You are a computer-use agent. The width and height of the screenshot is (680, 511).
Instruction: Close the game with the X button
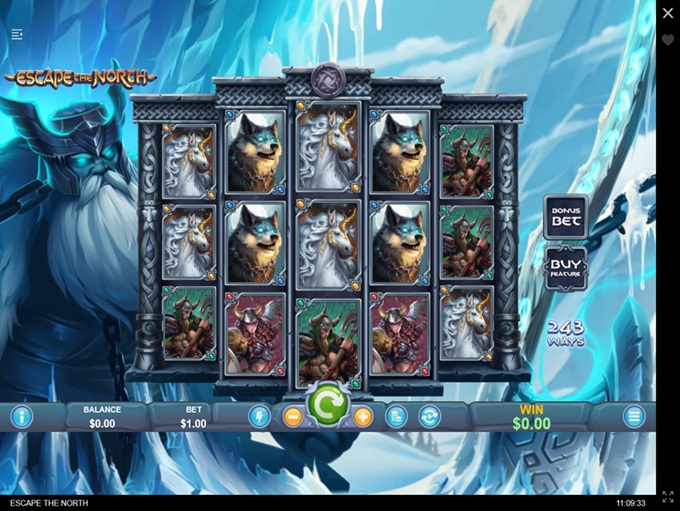[x=668, y=13]
